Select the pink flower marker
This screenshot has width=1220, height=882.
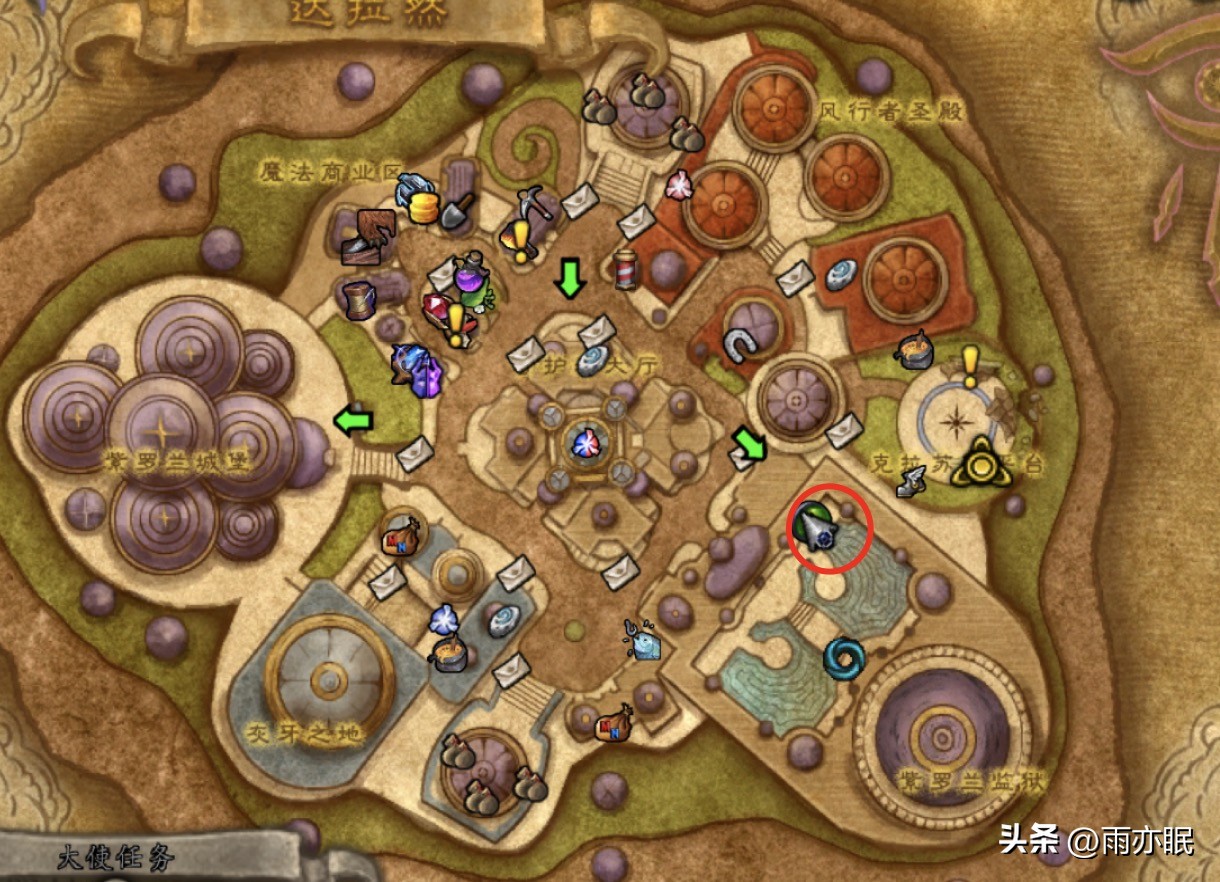click(x=680, y=185)
